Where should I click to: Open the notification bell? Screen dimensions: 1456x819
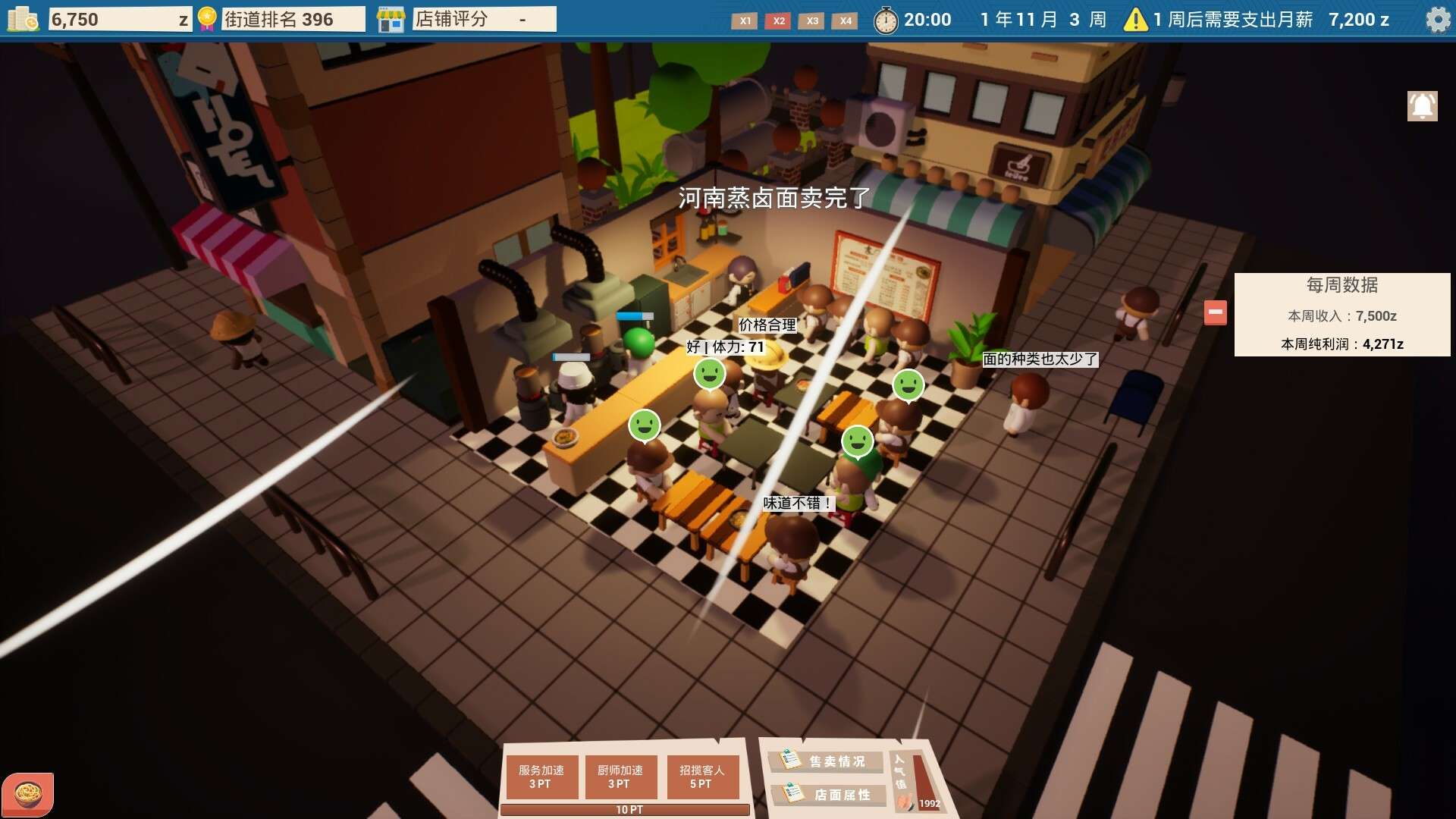coord(1422,105)
